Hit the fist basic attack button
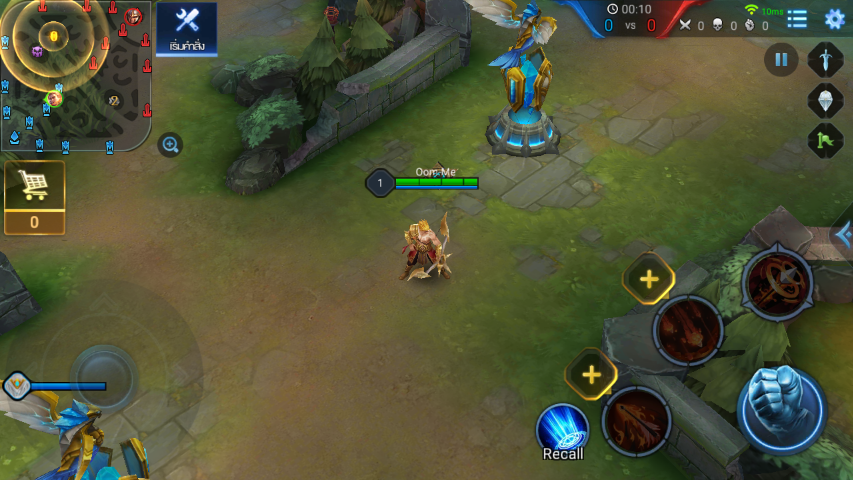Screen dimensions: 853x480 tap(781, 408)
